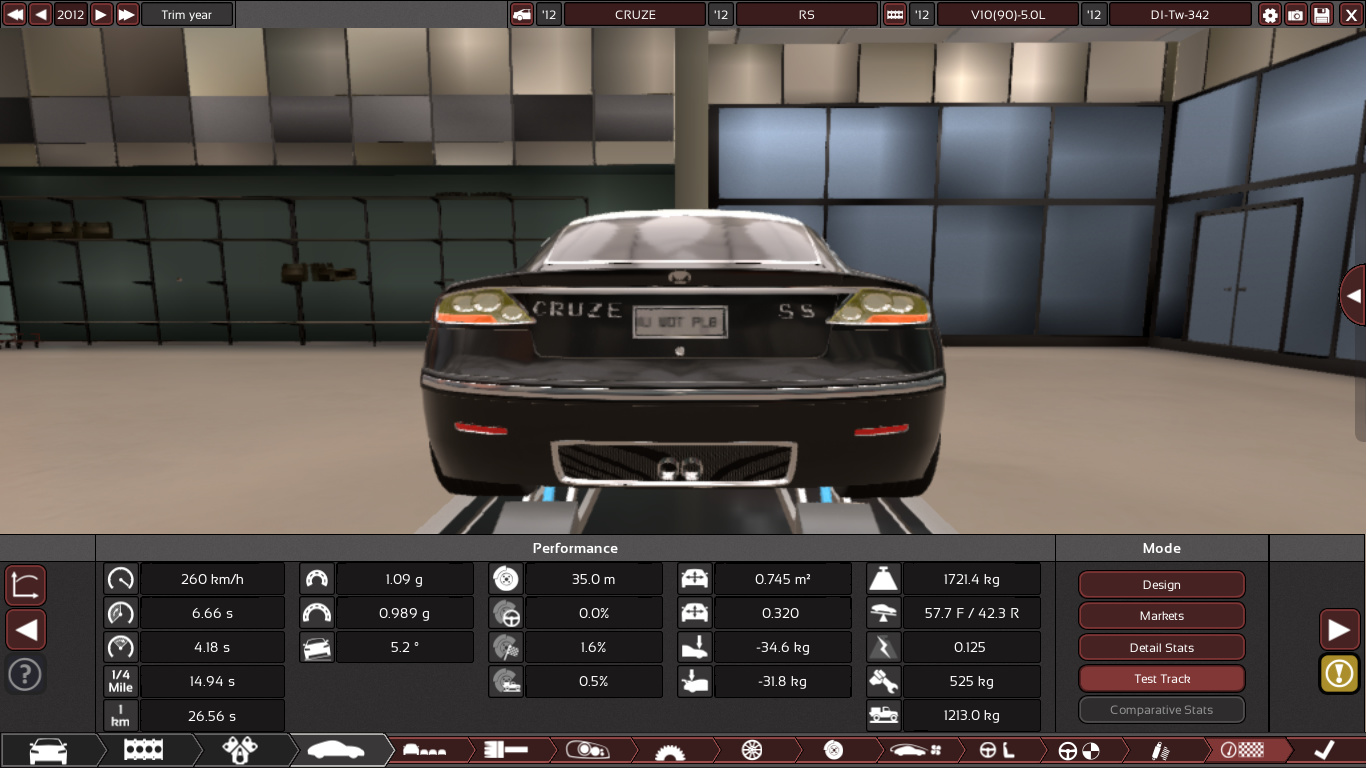
Task: Show Detail Stats
Action: pos(1161,648)
